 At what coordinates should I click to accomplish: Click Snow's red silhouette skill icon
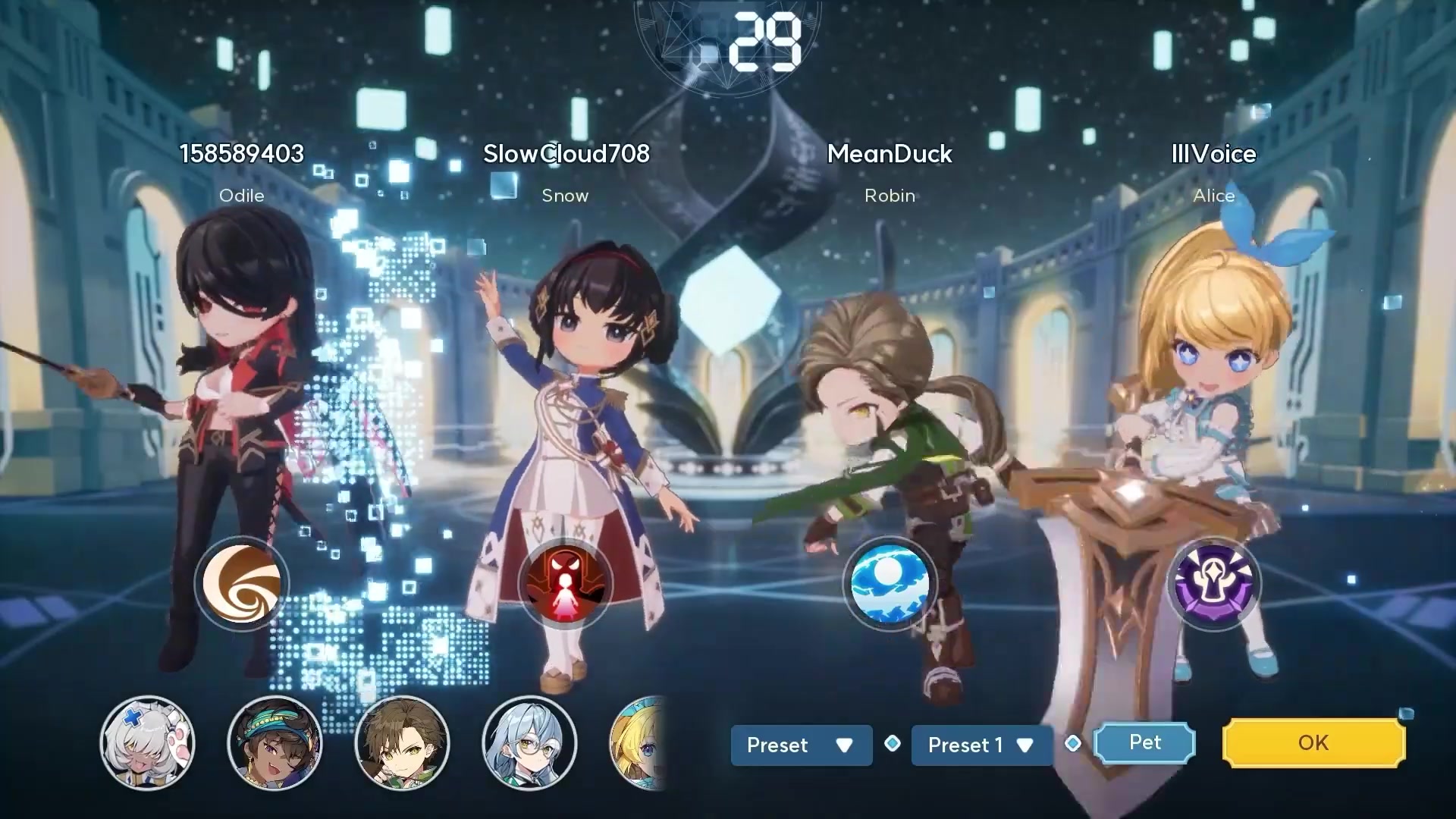pos(566,584)
